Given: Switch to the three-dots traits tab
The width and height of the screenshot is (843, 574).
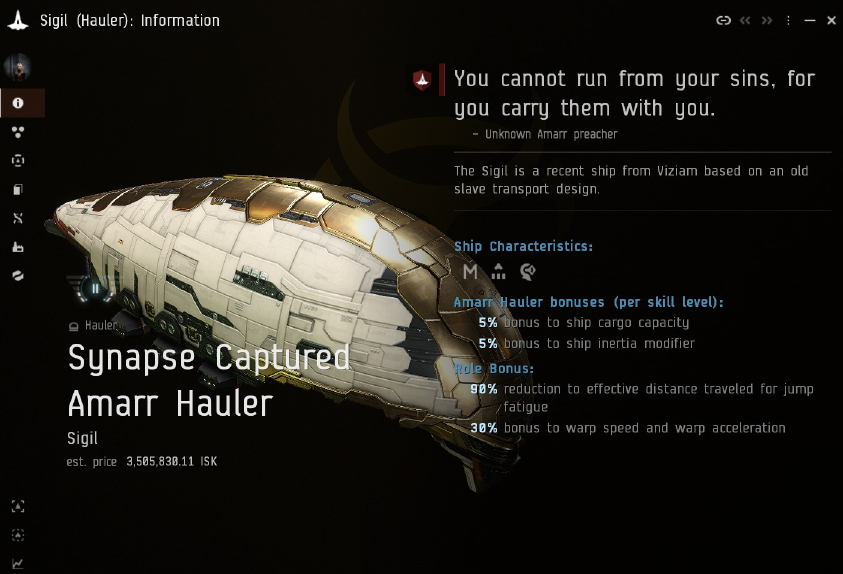Looking at the screenshot, I should pos(18,132).
